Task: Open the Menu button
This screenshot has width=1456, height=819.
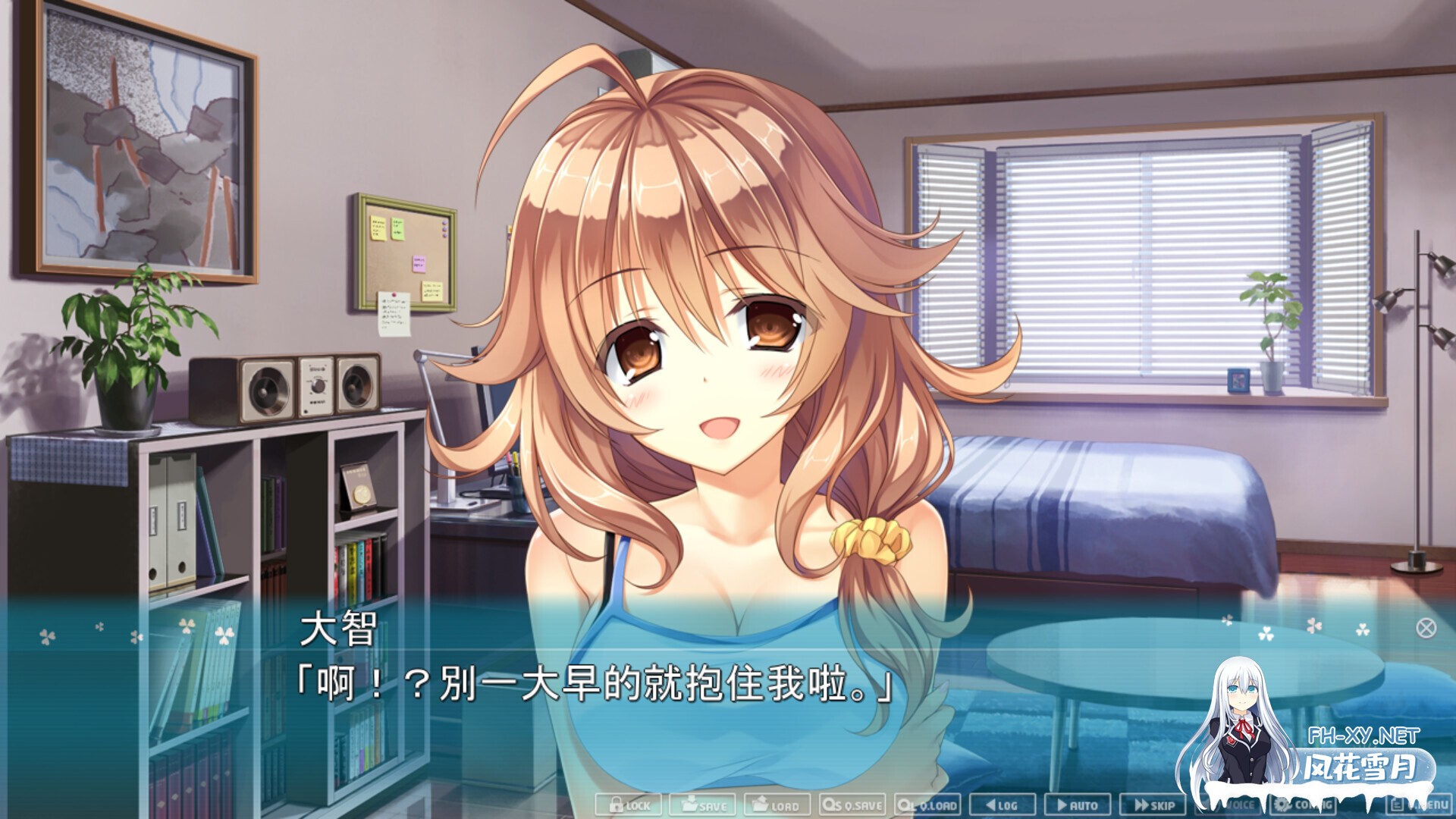Action: (1420, 805)
